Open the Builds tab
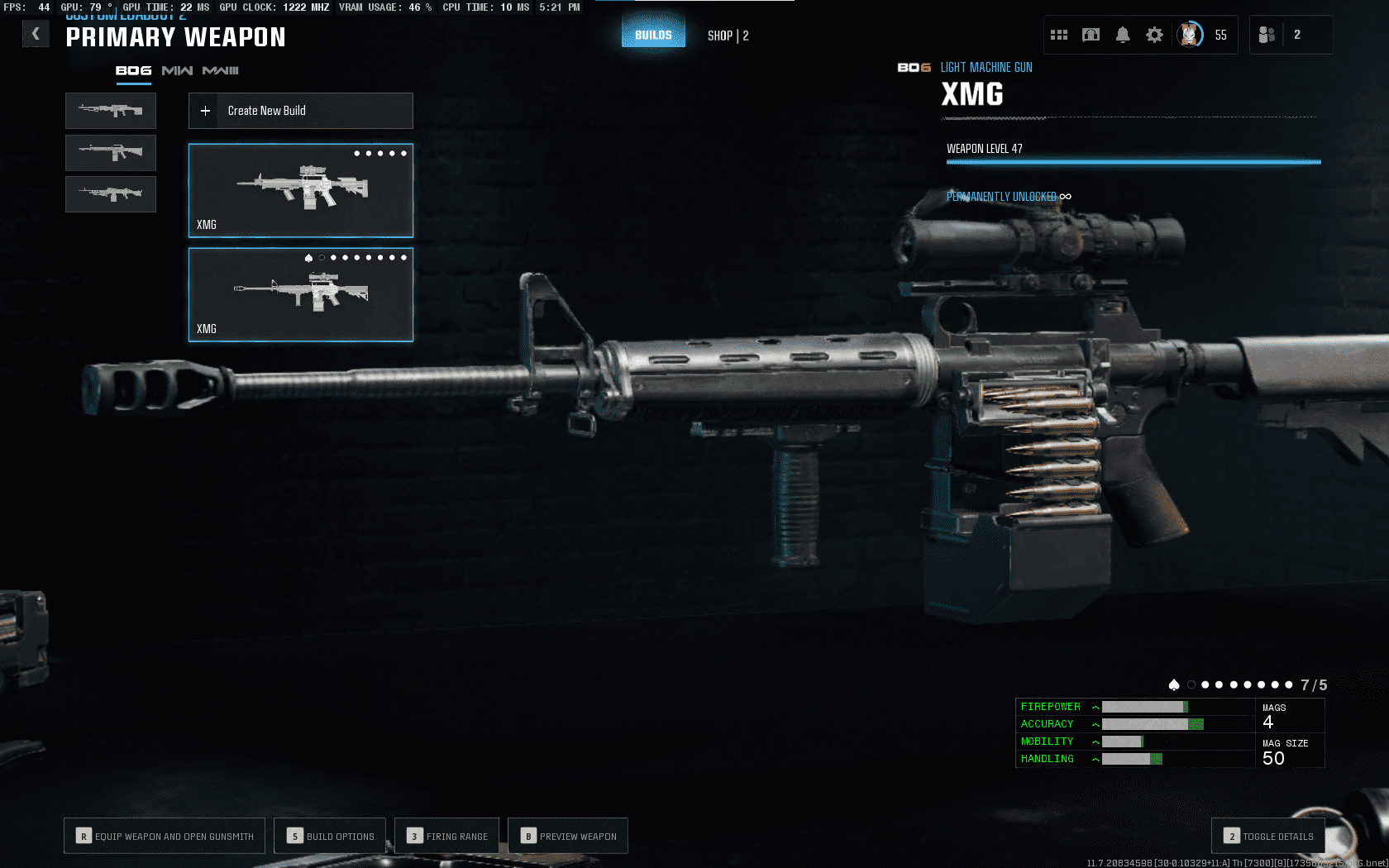The image size is (1389, 868). (x=653, y=35)
